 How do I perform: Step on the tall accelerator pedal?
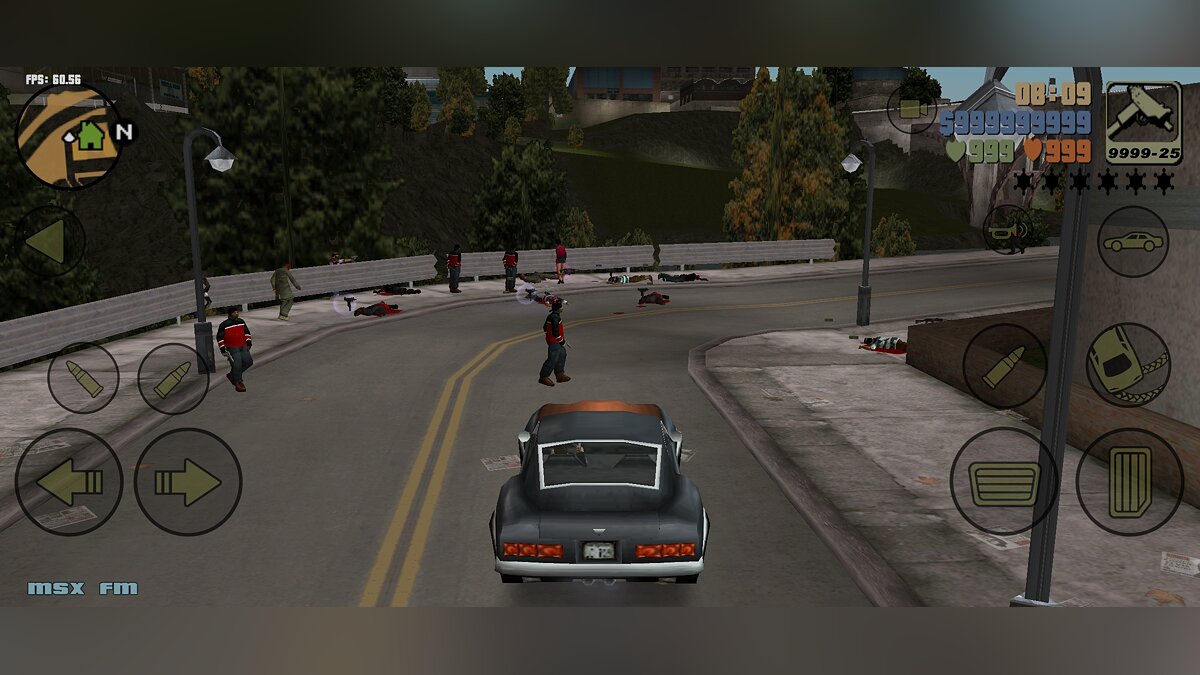(x=1130, y=482)
